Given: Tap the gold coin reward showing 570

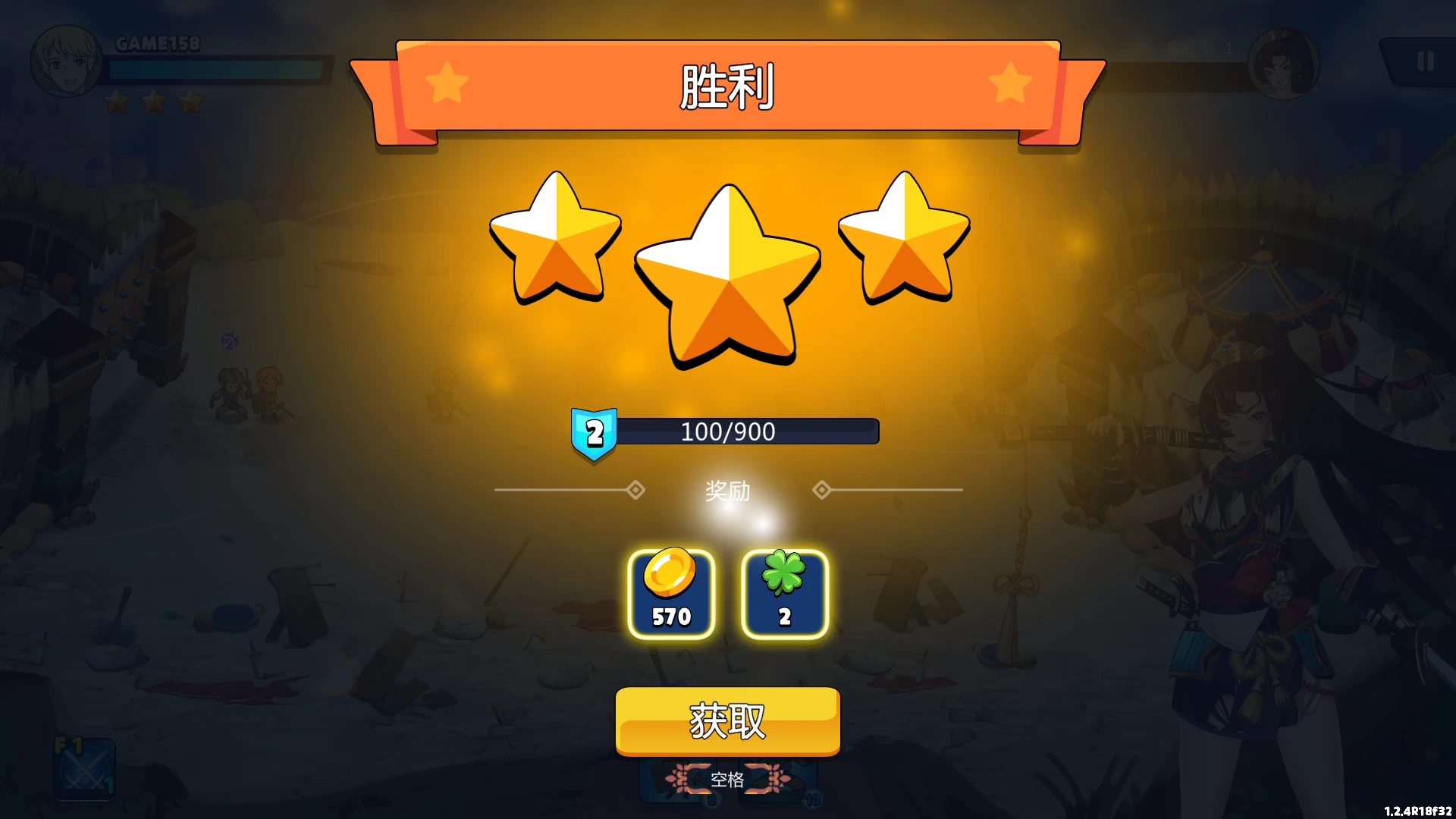Looking at the screenshot, I should [x=671, y=594].
